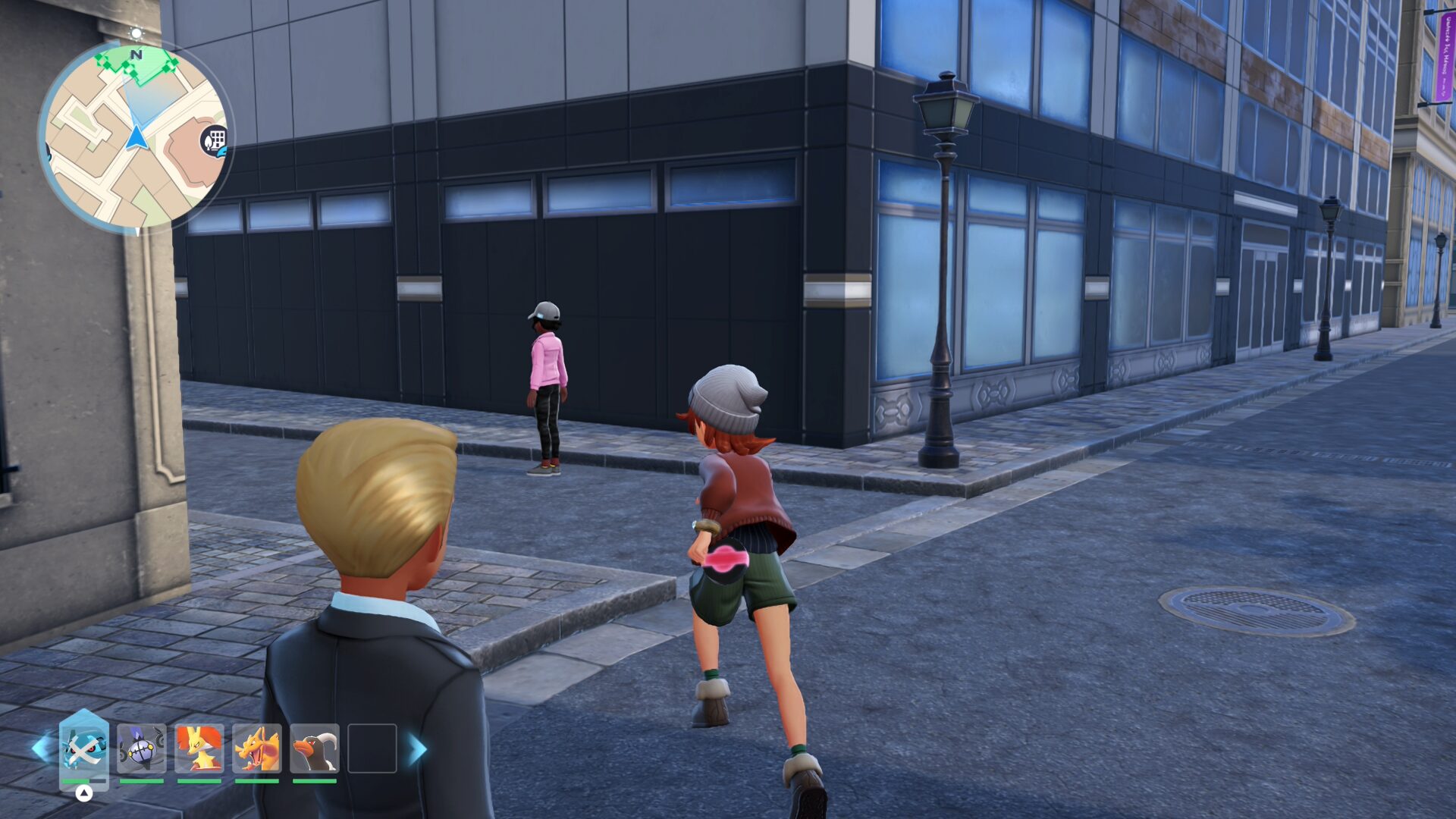Select Houndoom from the party bar
The image size is (1456, 819).
[x=314, y=749]
